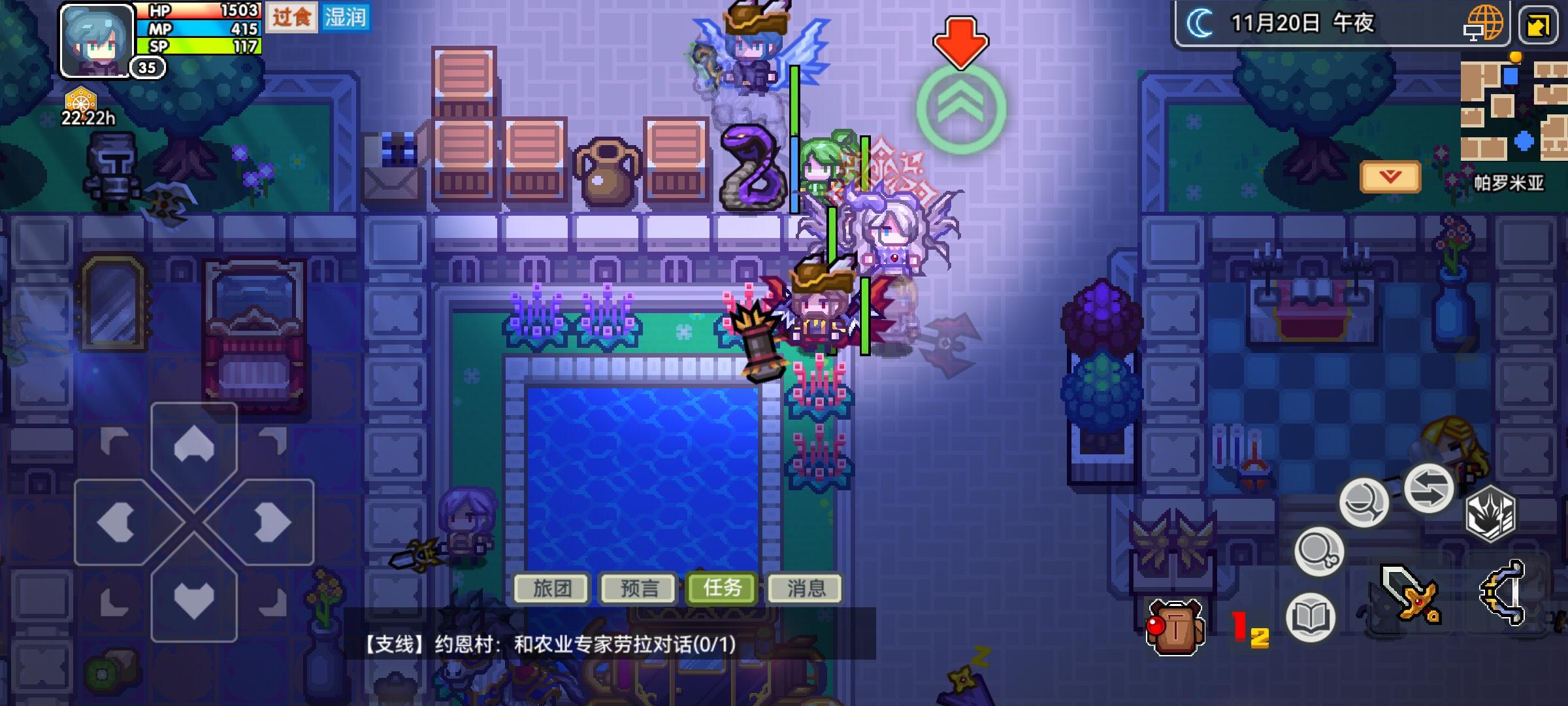Switch to the 旅团 tab
The image size is (1568, 706).
click(551, 588)
